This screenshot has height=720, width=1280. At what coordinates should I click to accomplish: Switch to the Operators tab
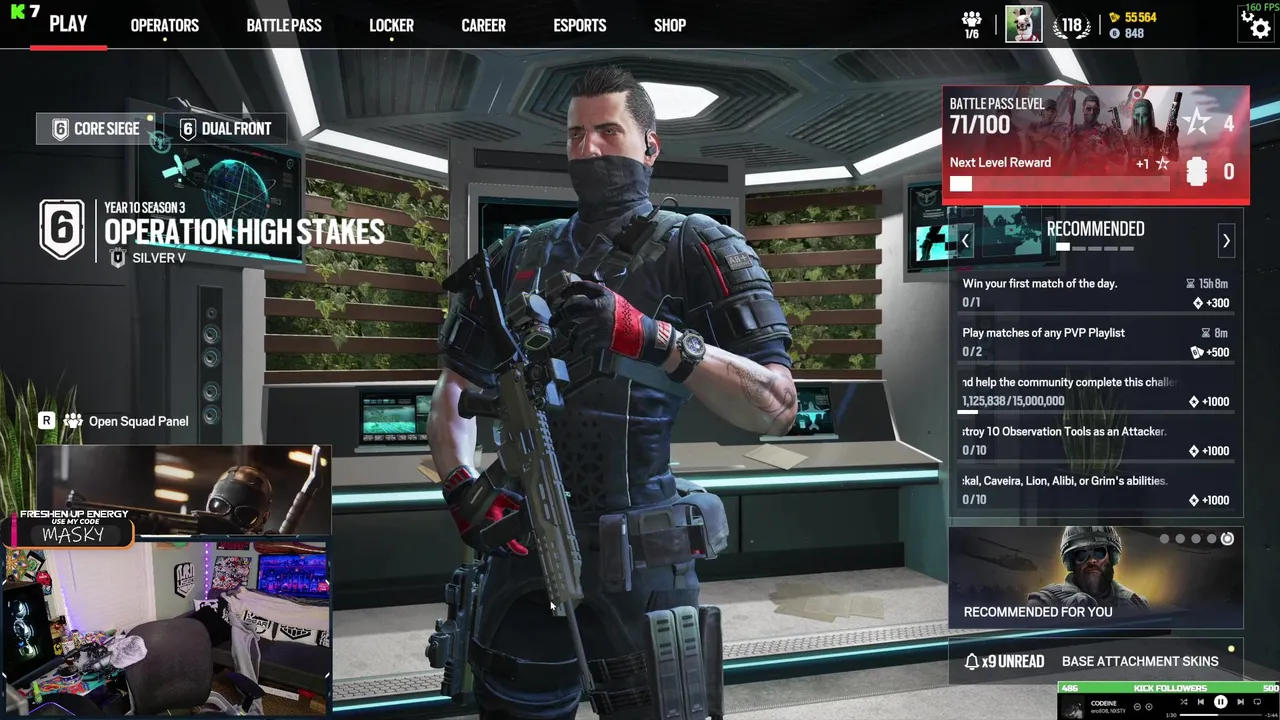(x=164, y=25)
